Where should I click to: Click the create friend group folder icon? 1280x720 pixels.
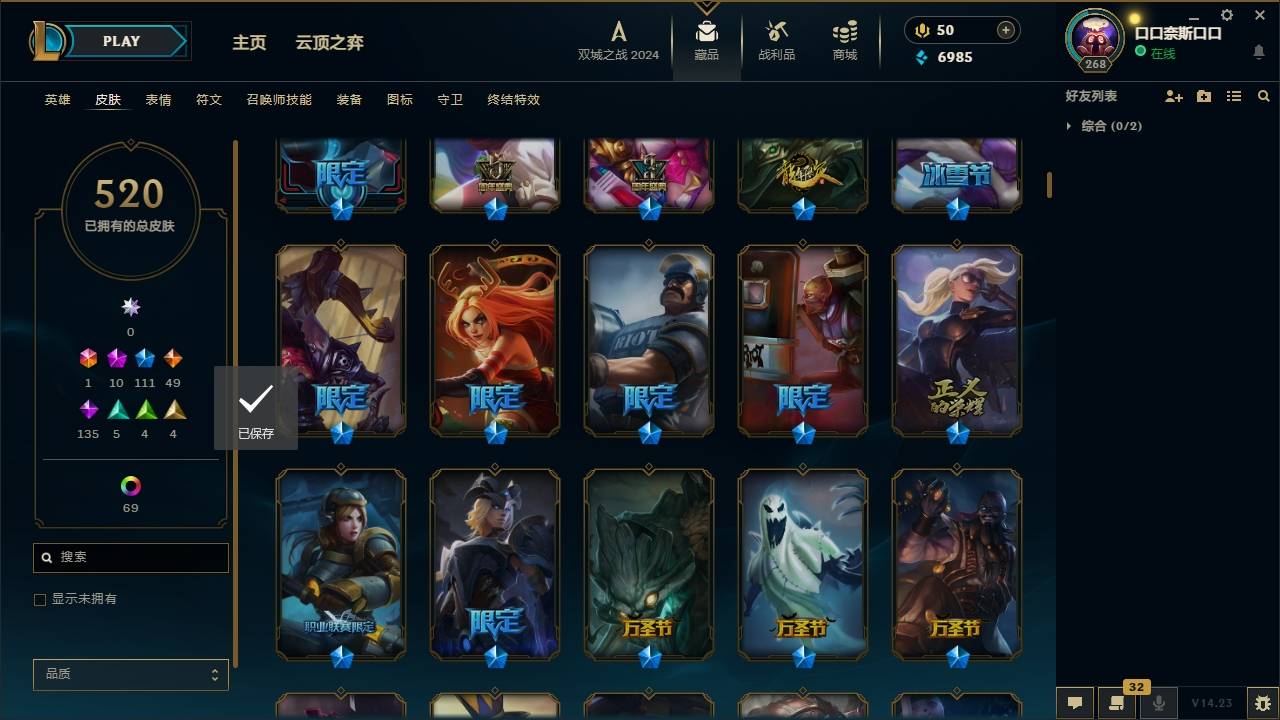(x=1204, y=96)
